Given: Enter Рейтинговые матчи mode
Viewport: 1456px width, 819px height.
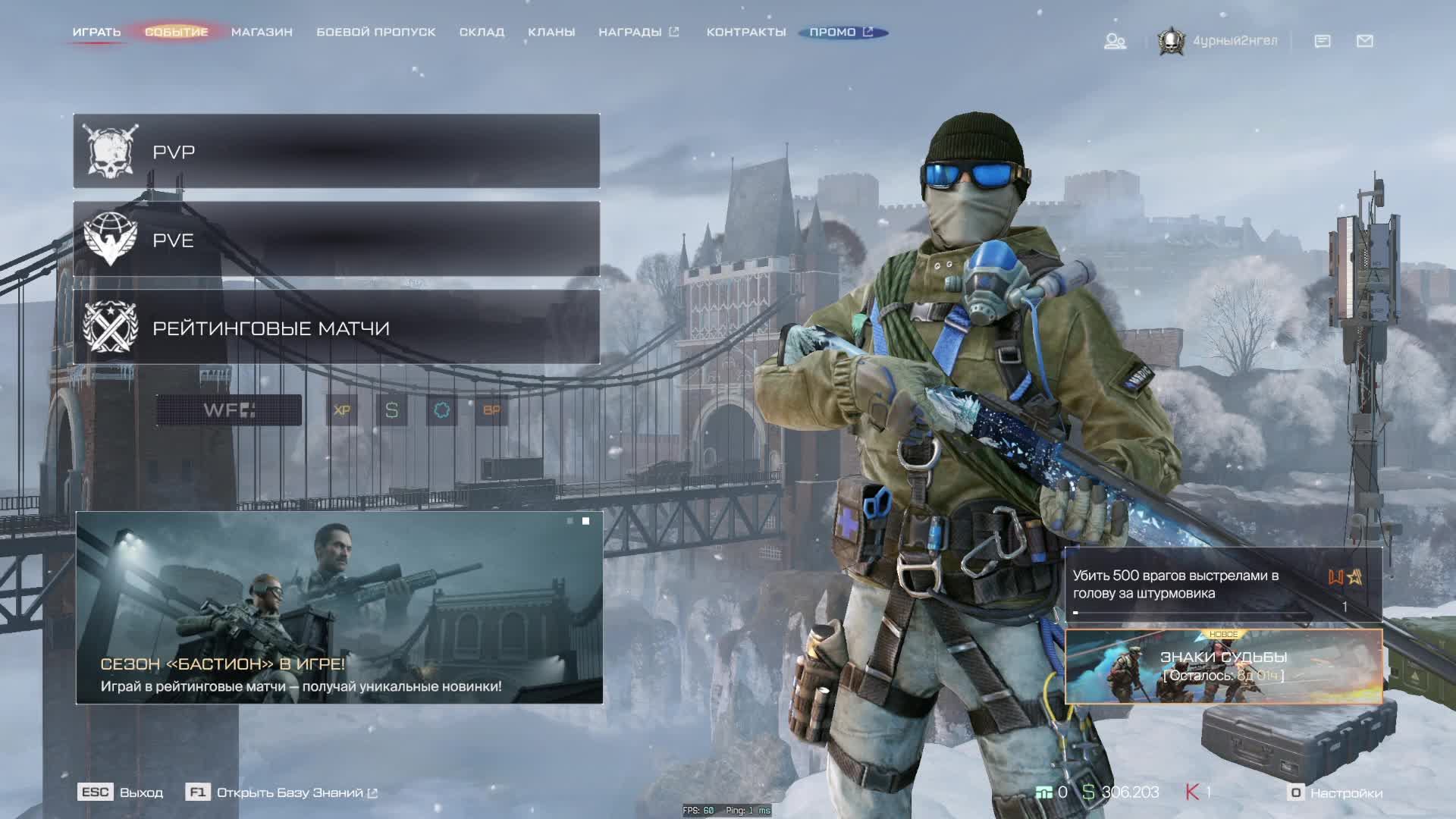Looking at the screenshot, I should [336, 328].
